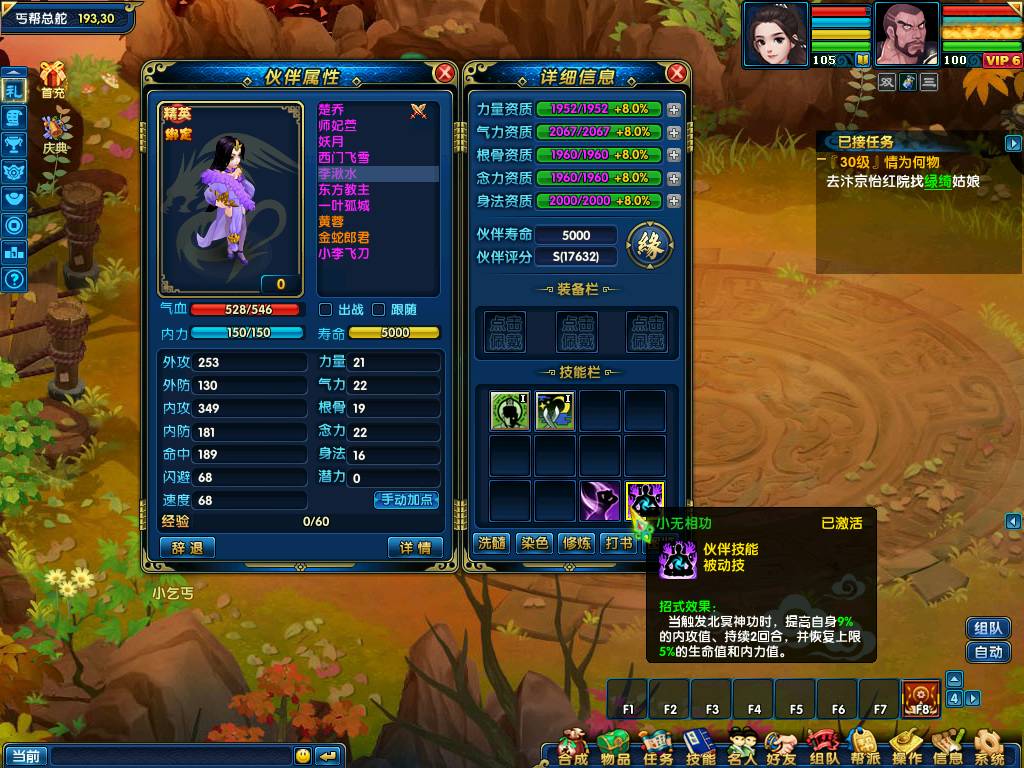Screen dimensions: 1024x768
Task: Enable the 跟随 follow checkbox
Action: (379, 310)
